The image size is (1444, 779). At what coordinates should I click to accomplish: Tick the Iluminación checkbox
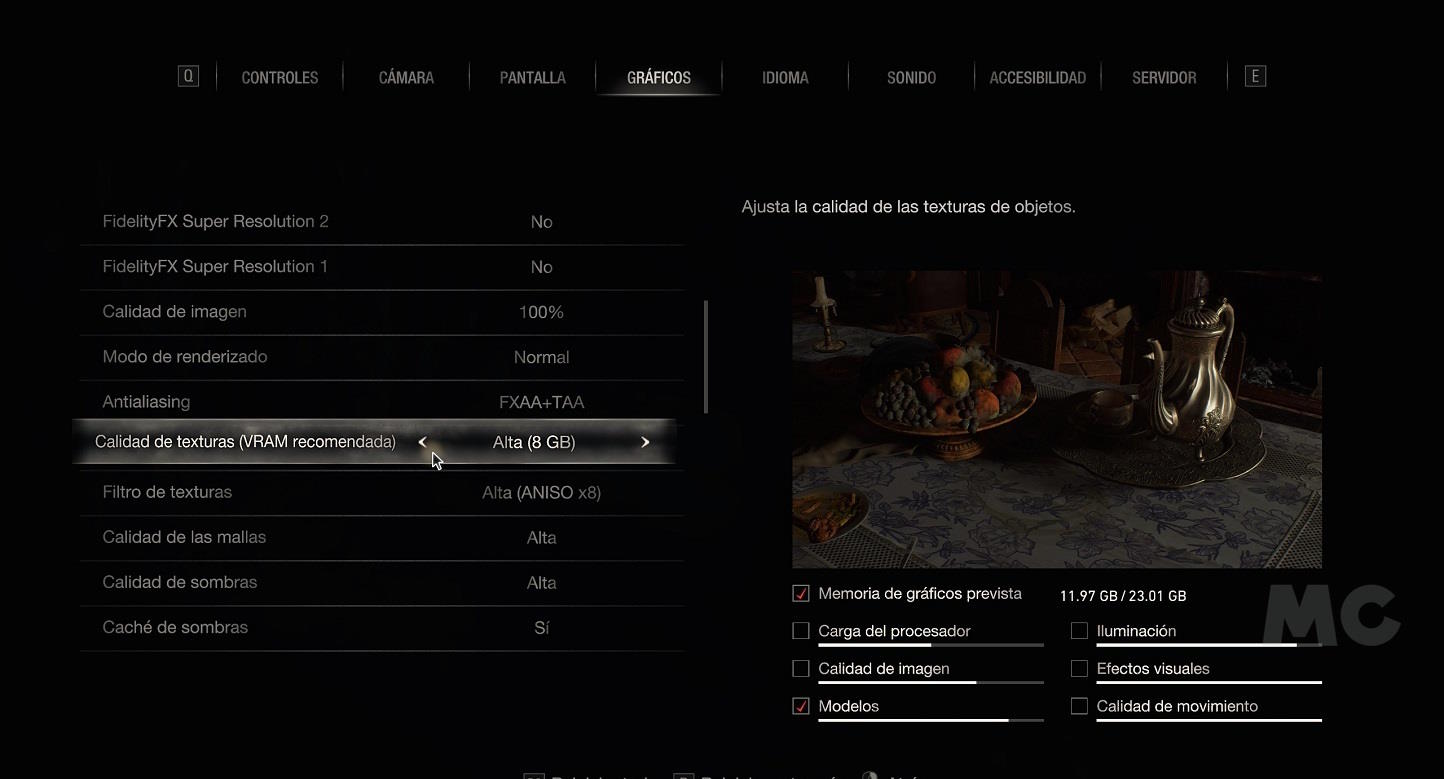(1079, 631)
